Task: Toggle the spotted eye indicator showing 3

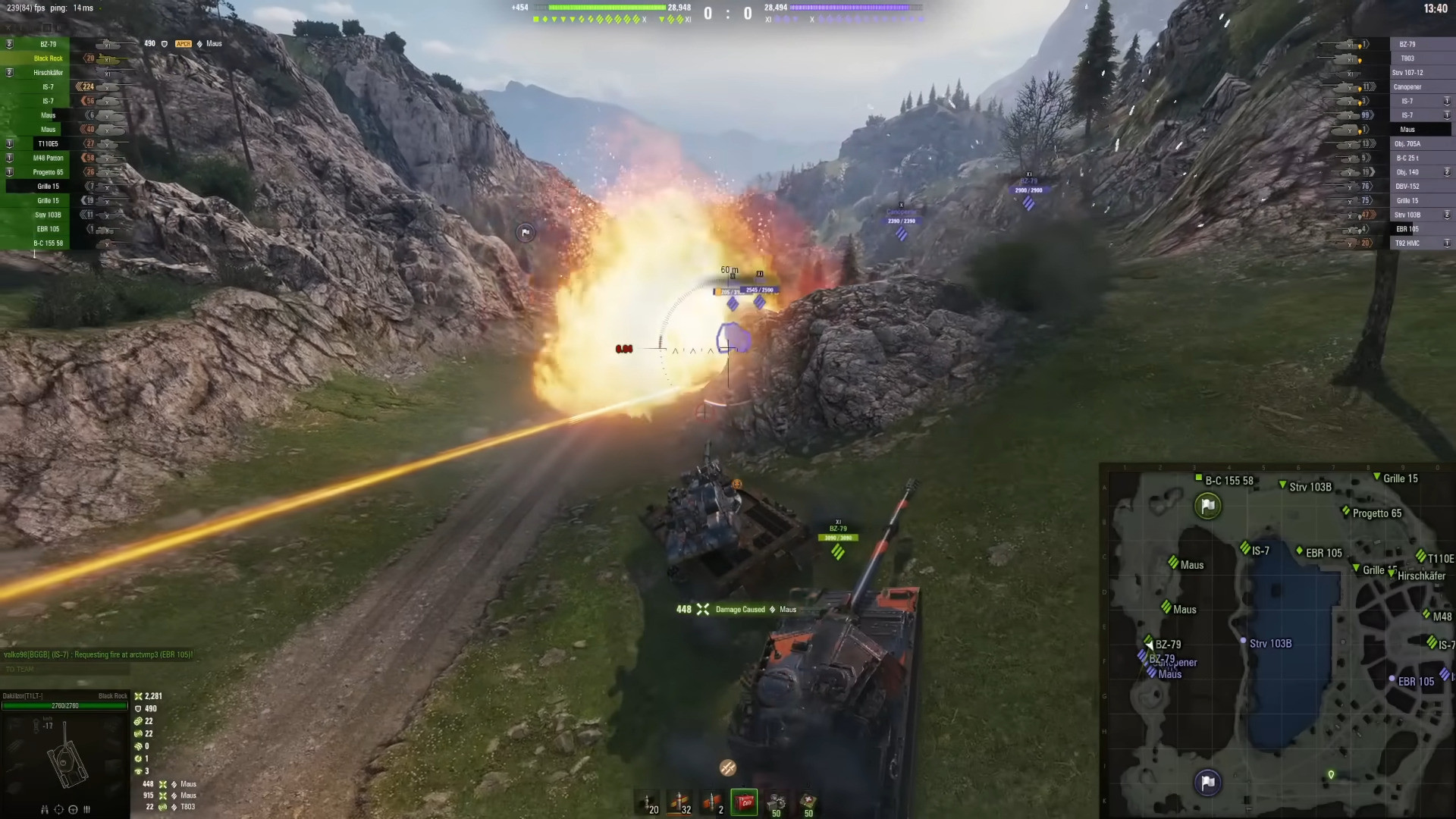Action: [138, 770]
